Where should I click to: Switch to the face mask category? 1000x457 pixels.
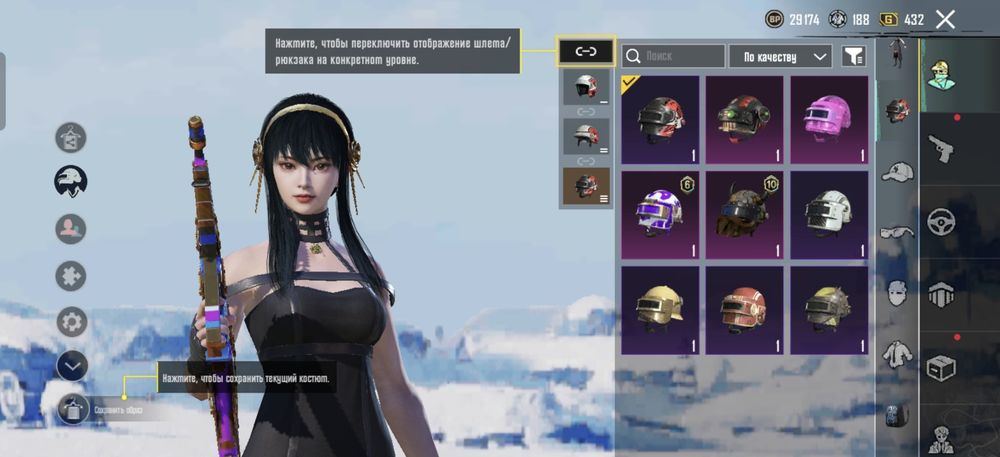pos(897,293)
